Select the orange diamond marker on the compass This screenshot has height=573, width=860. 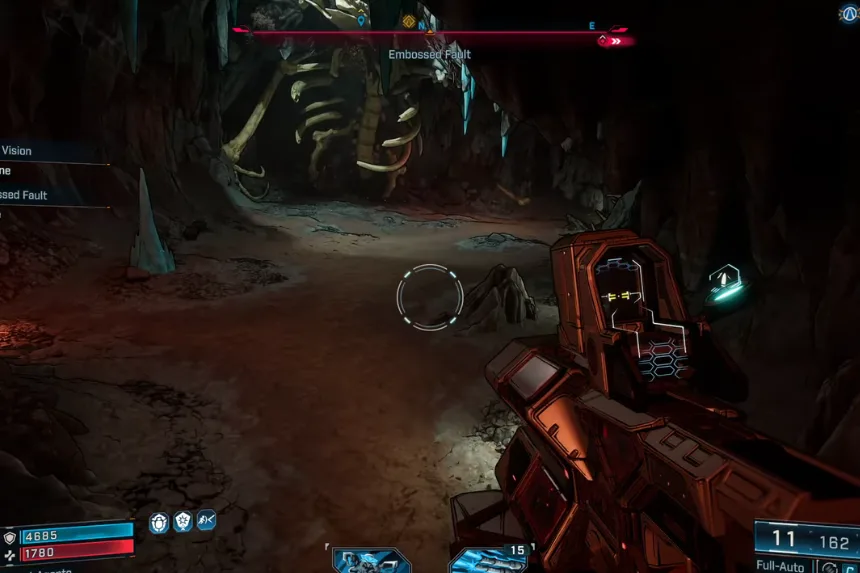[x=408, y=21]
